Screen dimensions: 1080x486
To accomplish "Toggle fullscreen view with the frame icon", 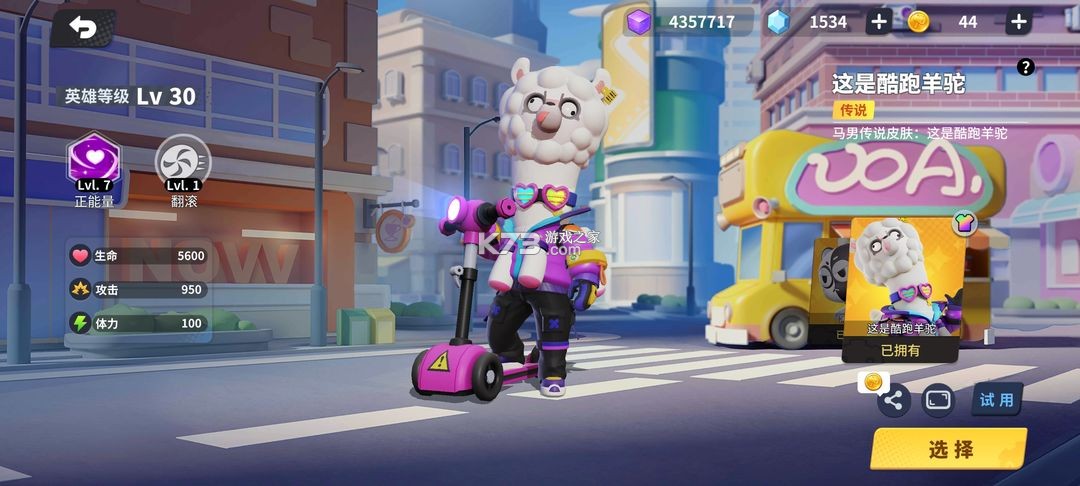I will point(938,400).
